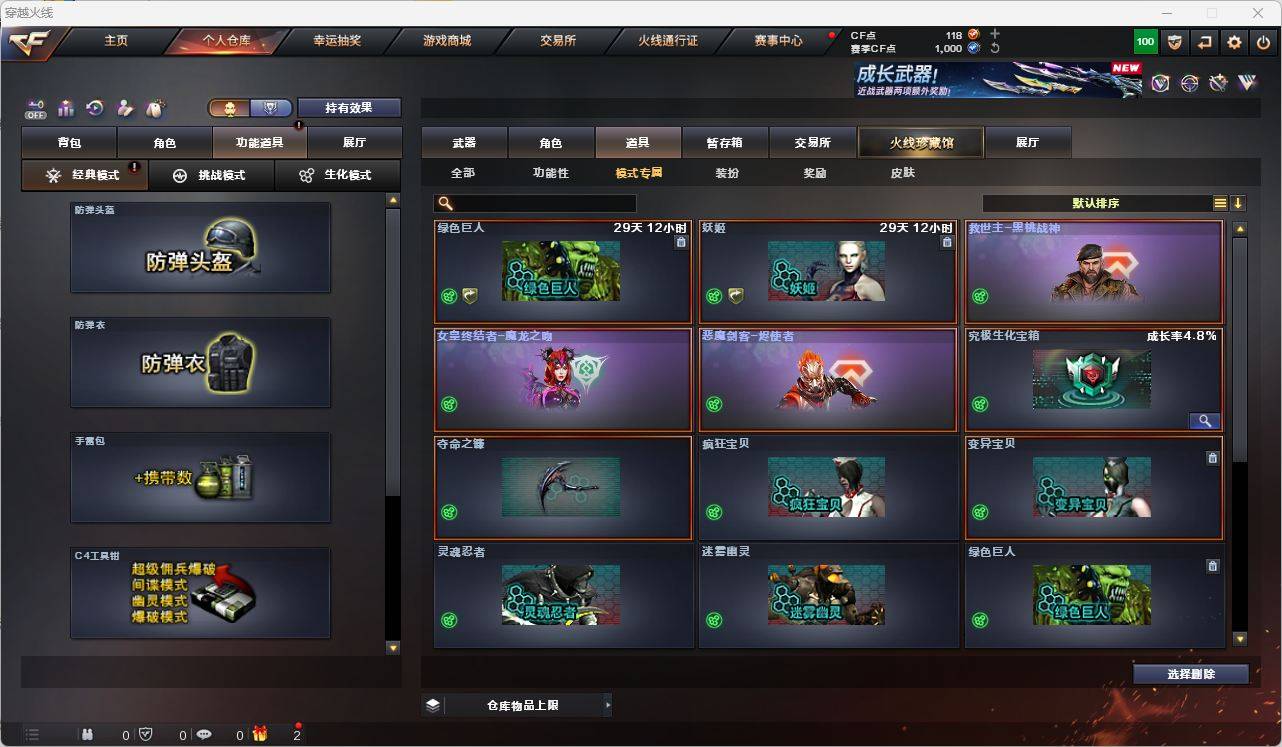The height and width of the screenshot is (747, 1282).
Task: Click the rotate/history icon in the top-left toolbar
Action: click(x=95, y=107)
